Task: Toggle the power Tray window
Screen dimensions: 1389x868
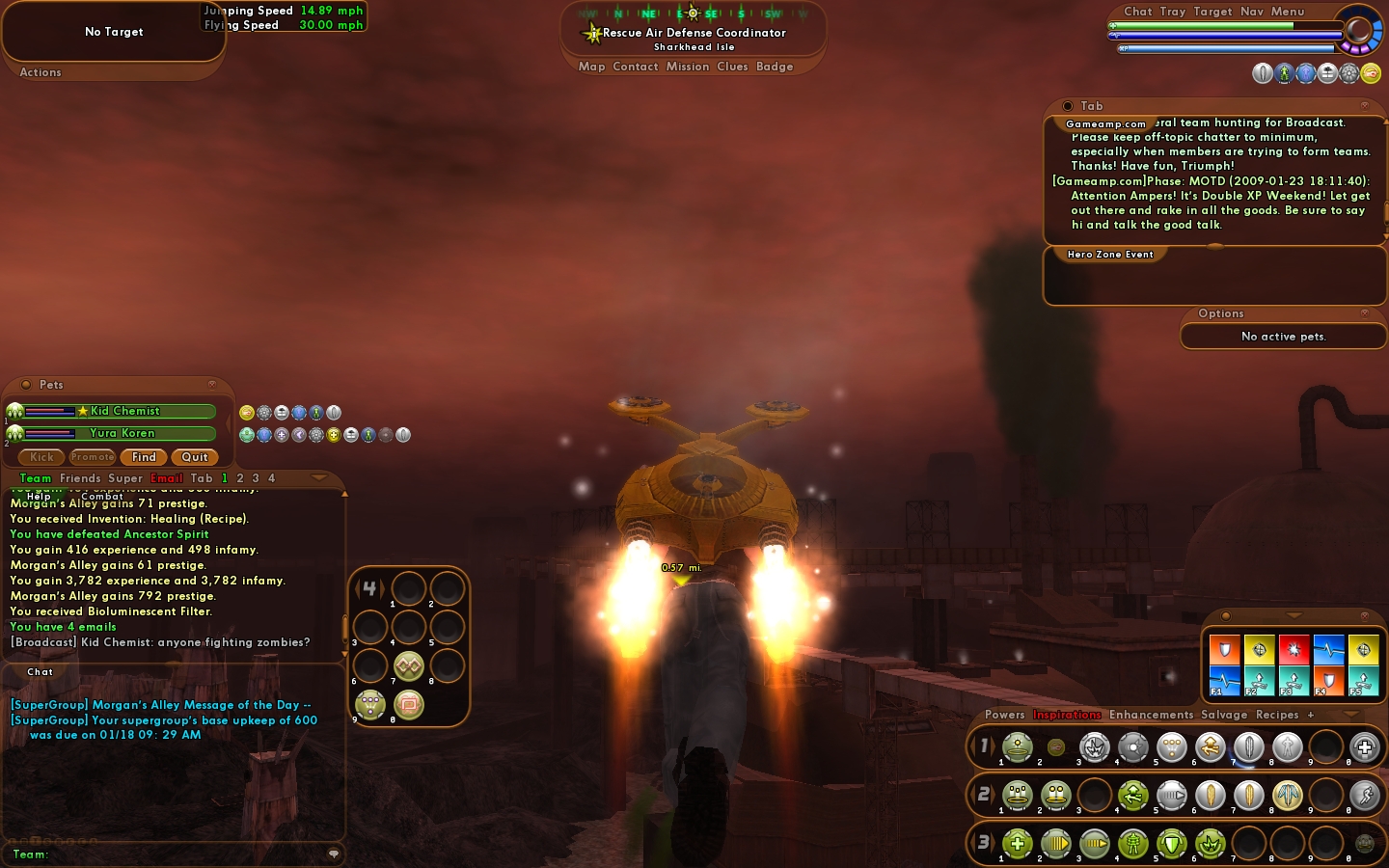Action: 1173,12
